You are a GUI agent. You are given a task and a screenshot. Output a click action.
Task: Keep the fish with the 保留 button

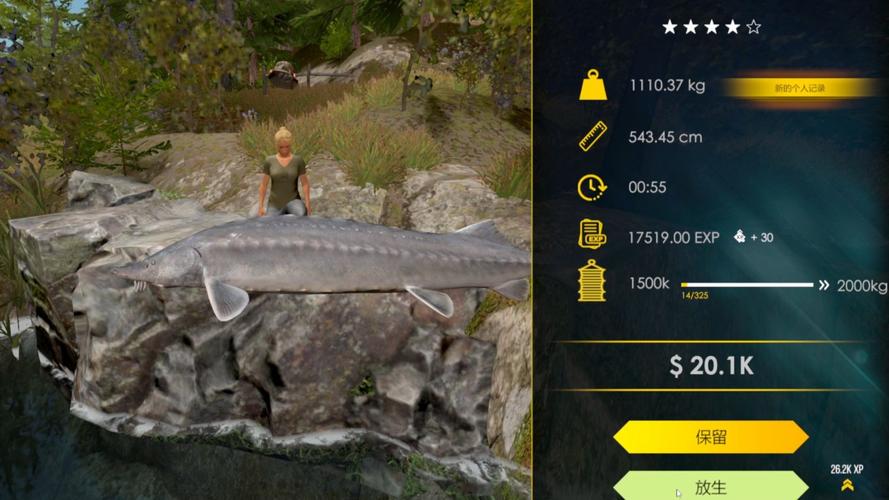click(x=710, y=437)
